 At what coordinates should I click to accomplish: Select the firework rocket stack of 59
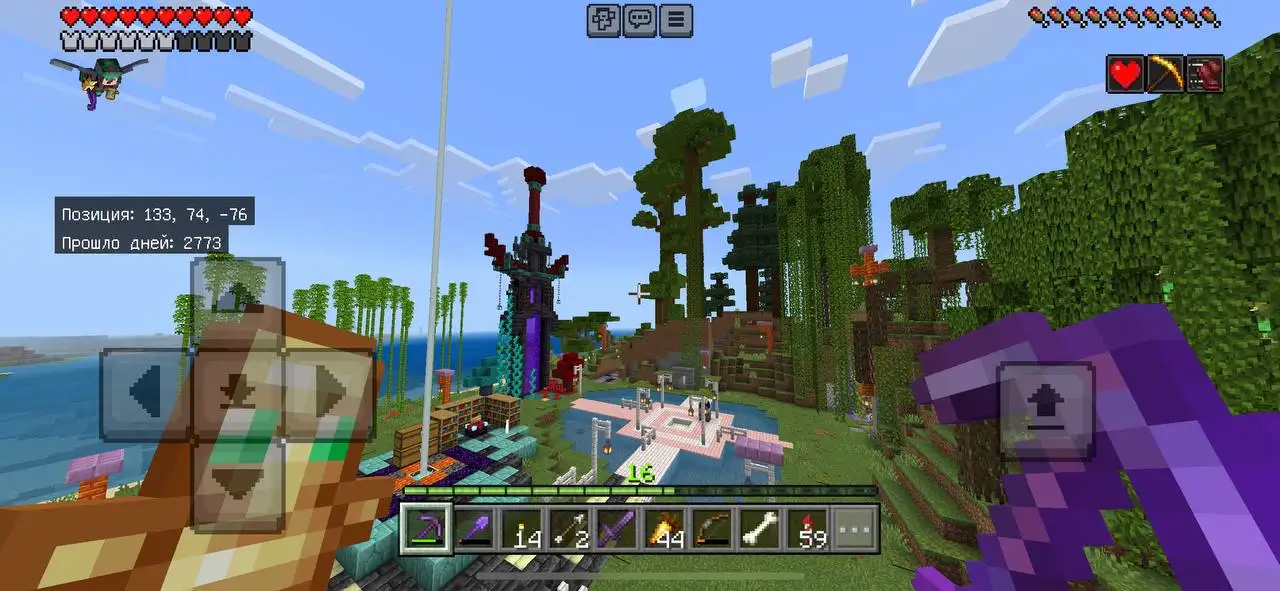pos(806,528)
